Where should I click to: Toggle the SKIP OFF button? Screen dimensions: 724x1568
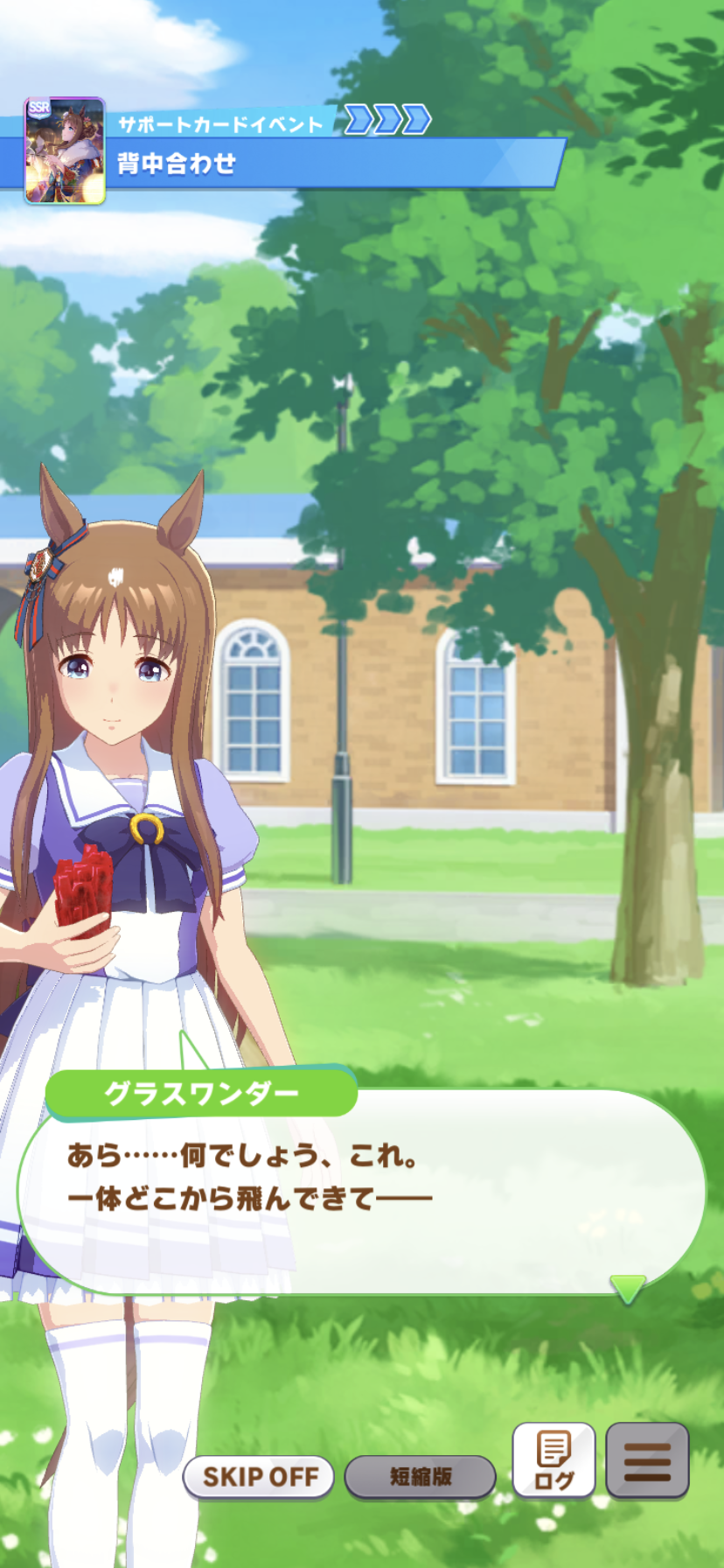coord(259,1478)
